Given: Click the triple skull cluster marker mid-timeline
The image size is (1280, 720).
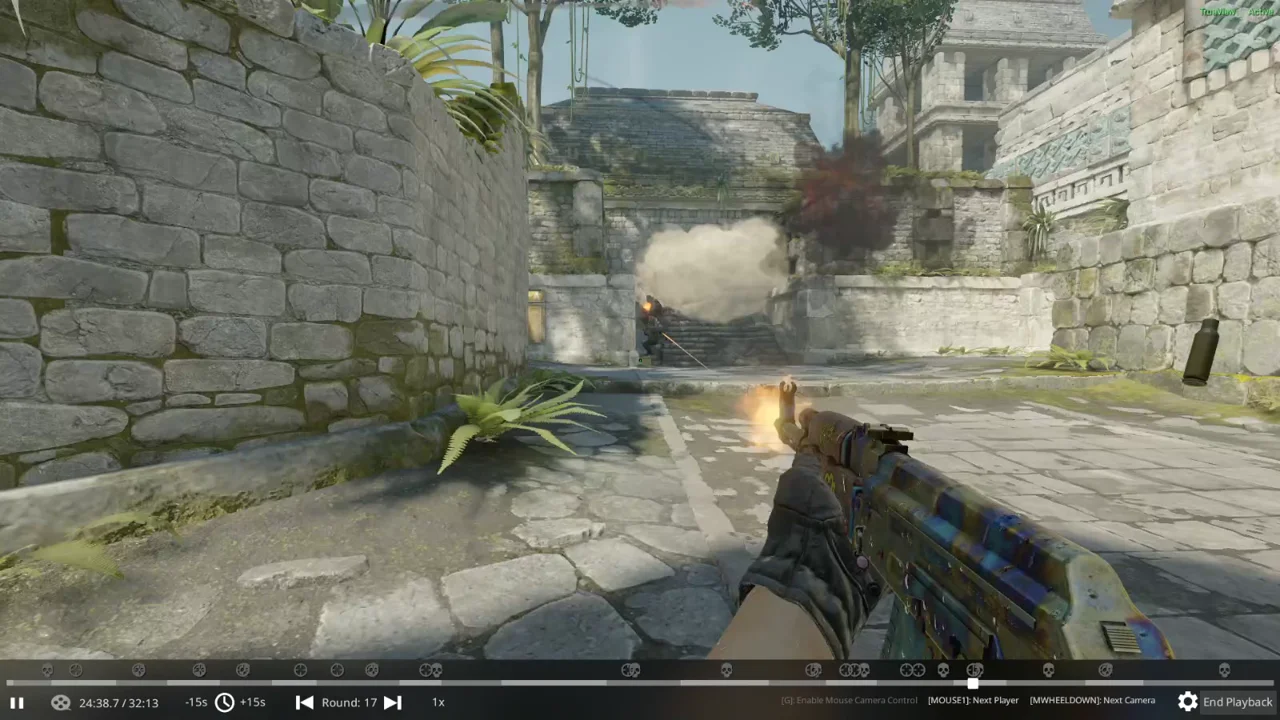Looking at the screenshot, I should click(x=853, y=668).
